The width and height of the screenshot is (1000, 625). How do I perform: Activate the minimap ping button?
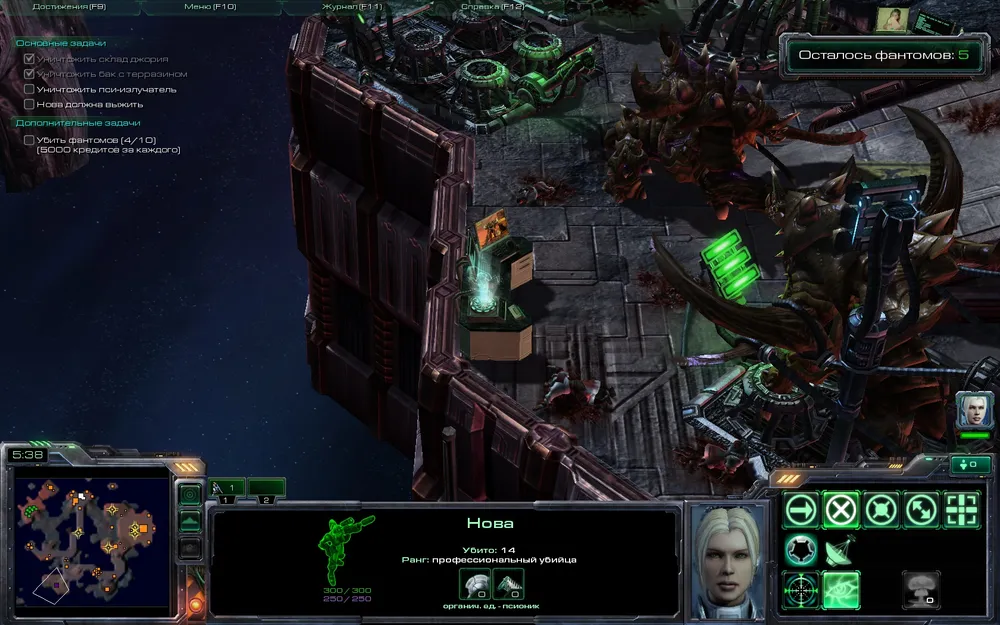190,495
